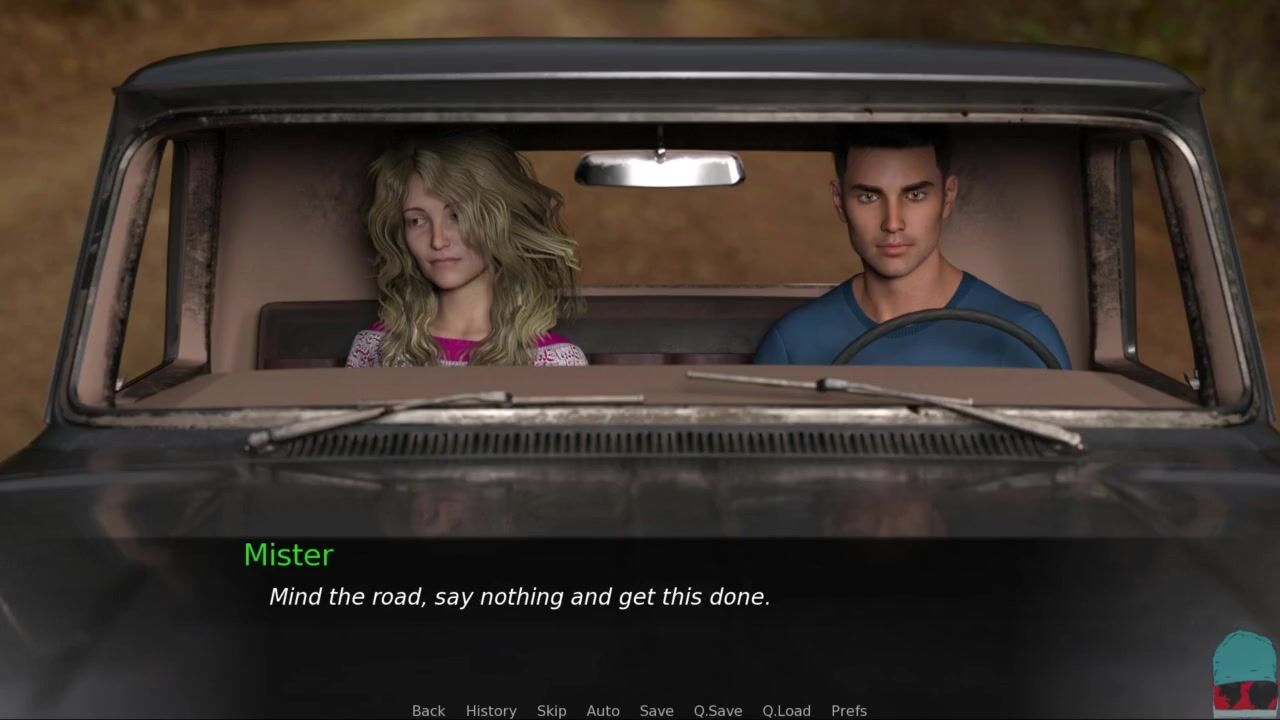Open the dialogue History log

(491, 711)
